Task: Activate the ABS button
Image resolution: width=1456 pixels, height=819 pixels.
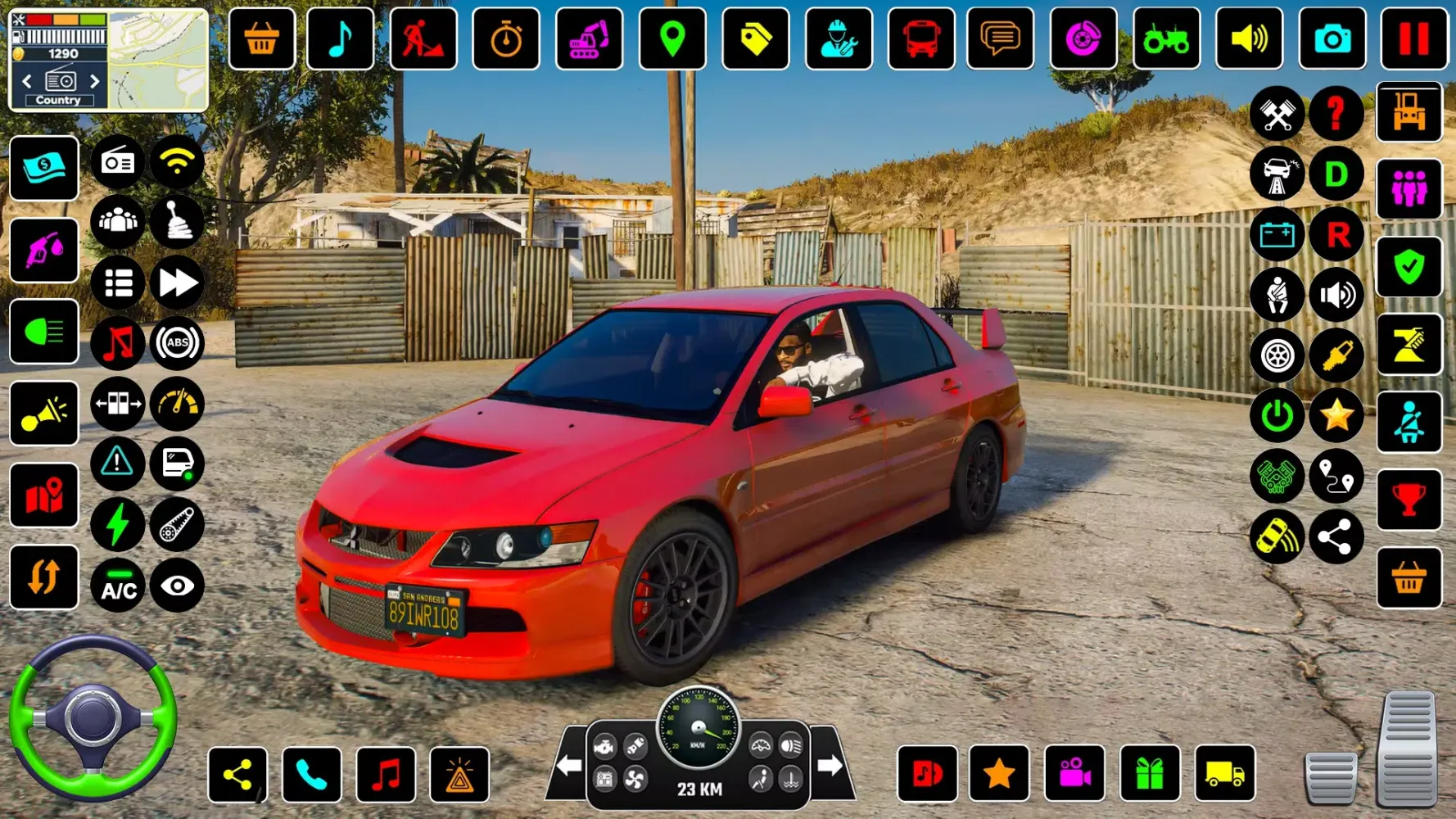Action: [177, 343]
